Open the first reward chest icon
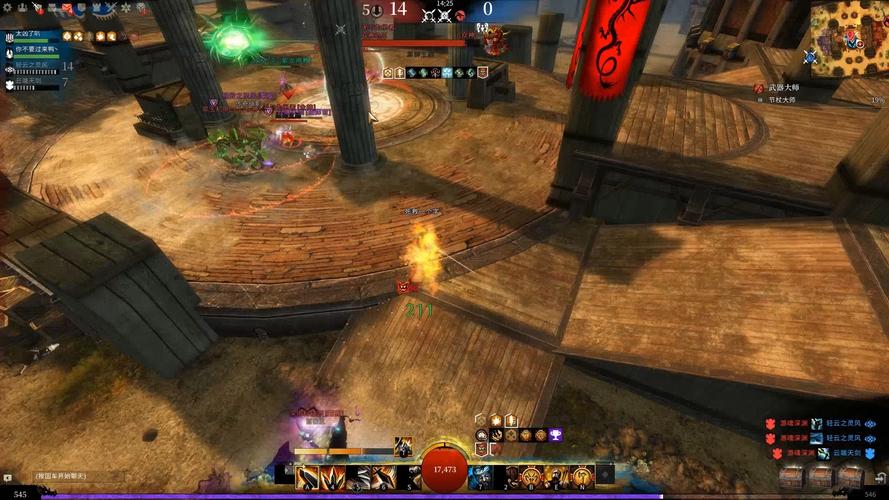 792,477
